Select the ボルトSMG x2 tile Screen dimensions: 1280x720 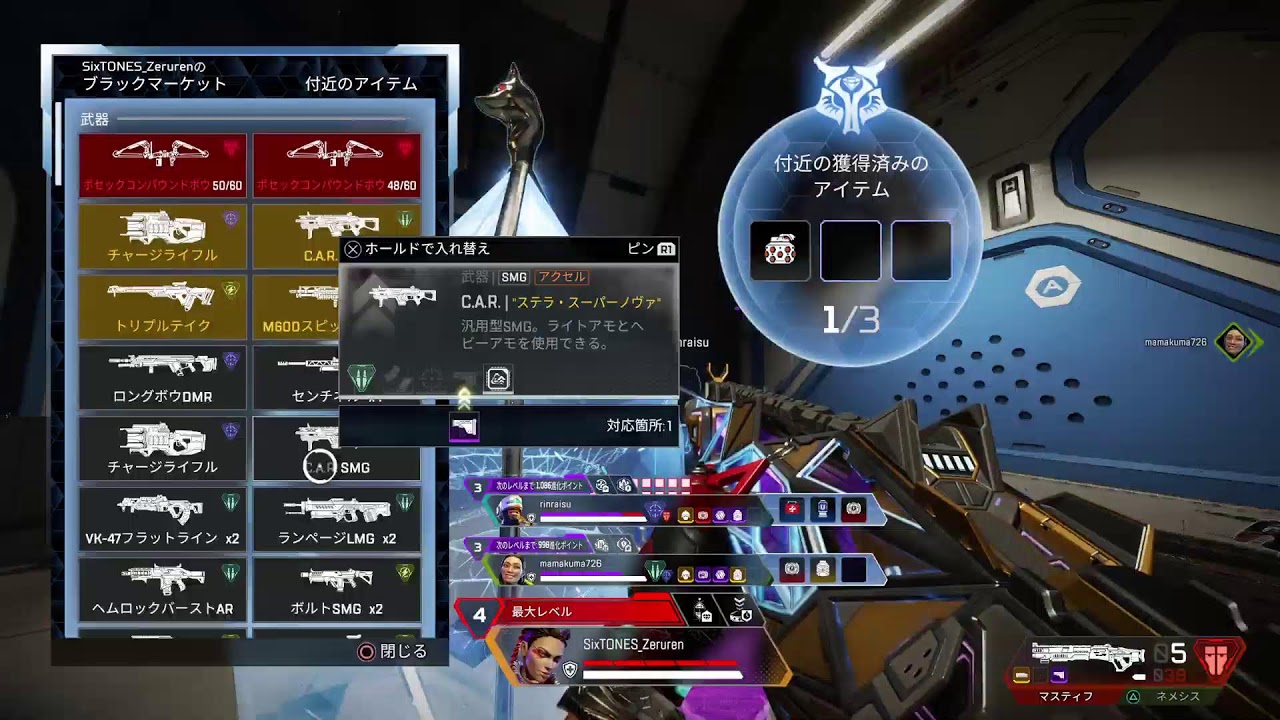337,588
